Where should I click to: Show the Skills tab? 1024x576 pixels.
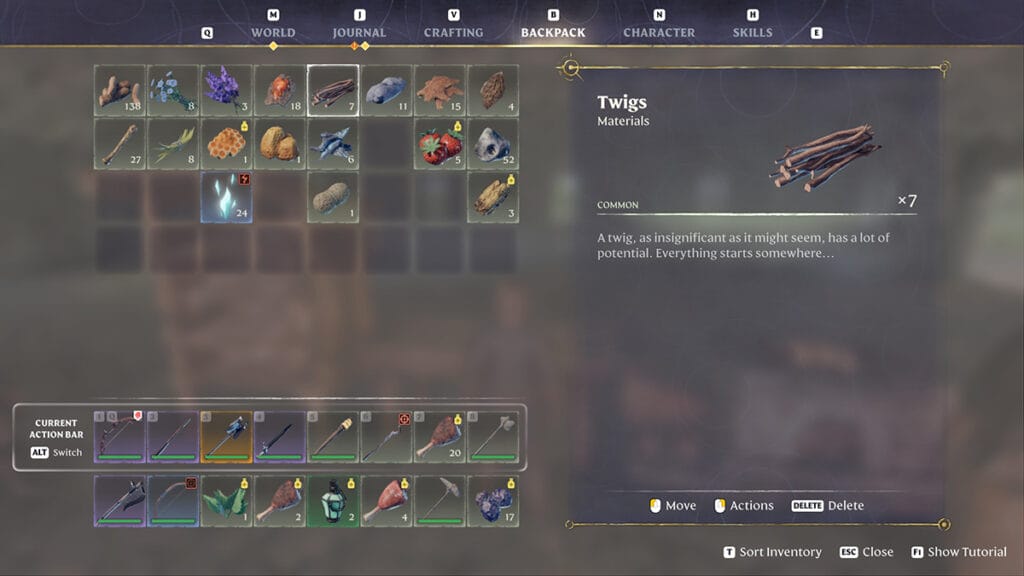point(752,32)
